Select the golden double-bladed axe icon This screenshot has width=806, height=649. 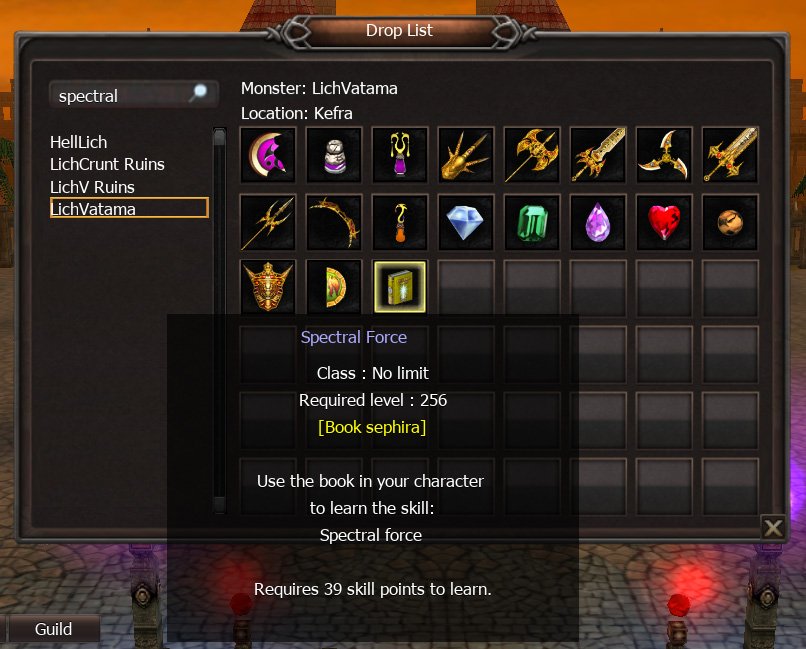(532, 155)
